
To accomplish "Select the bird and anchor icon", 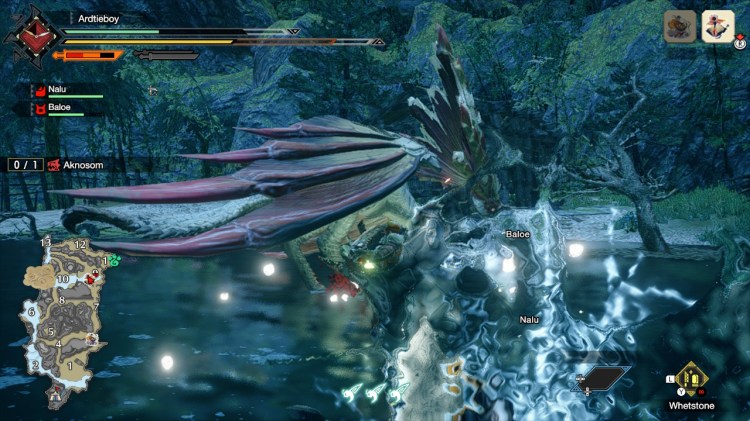I will [718, 26].
